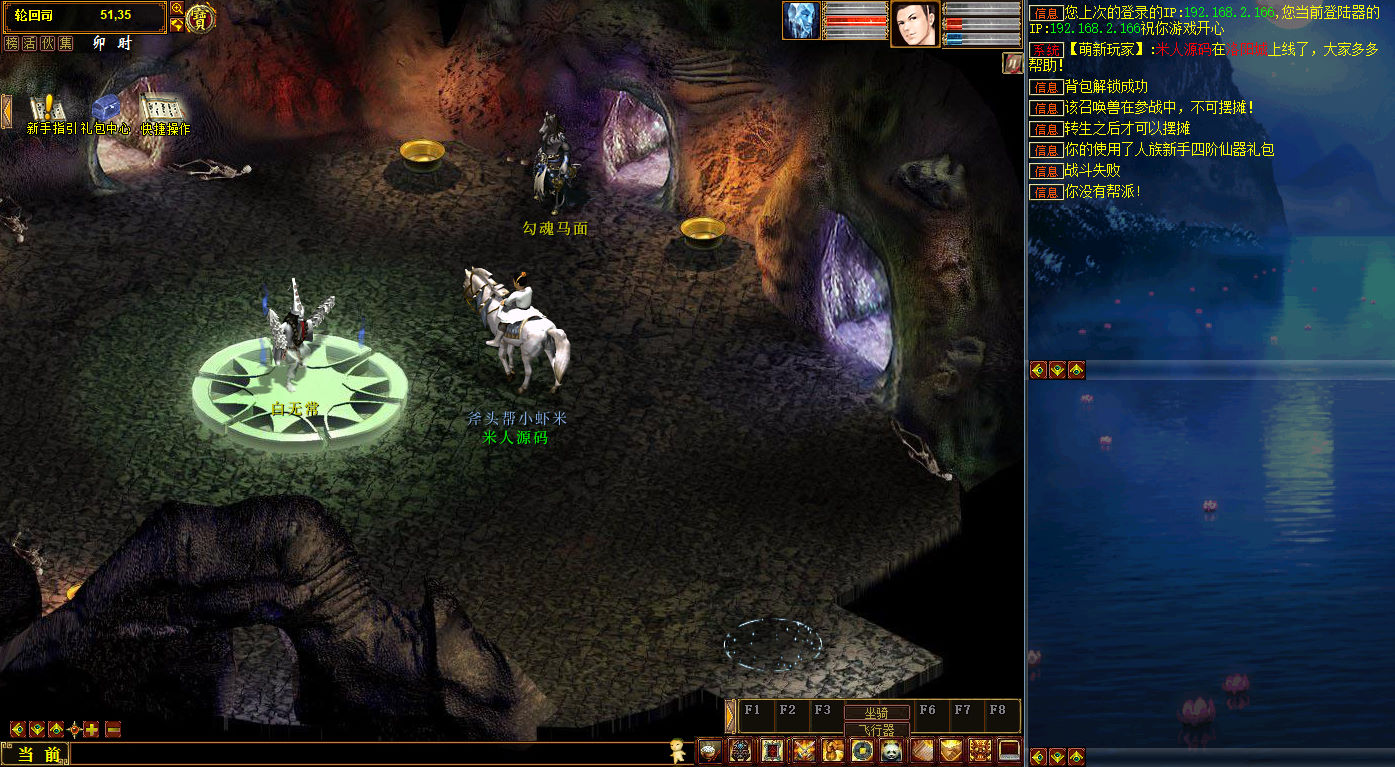Screen dimensions: 1395x767
Task: Select the 飞行器 aircraft button
Action: coord(876,730)
